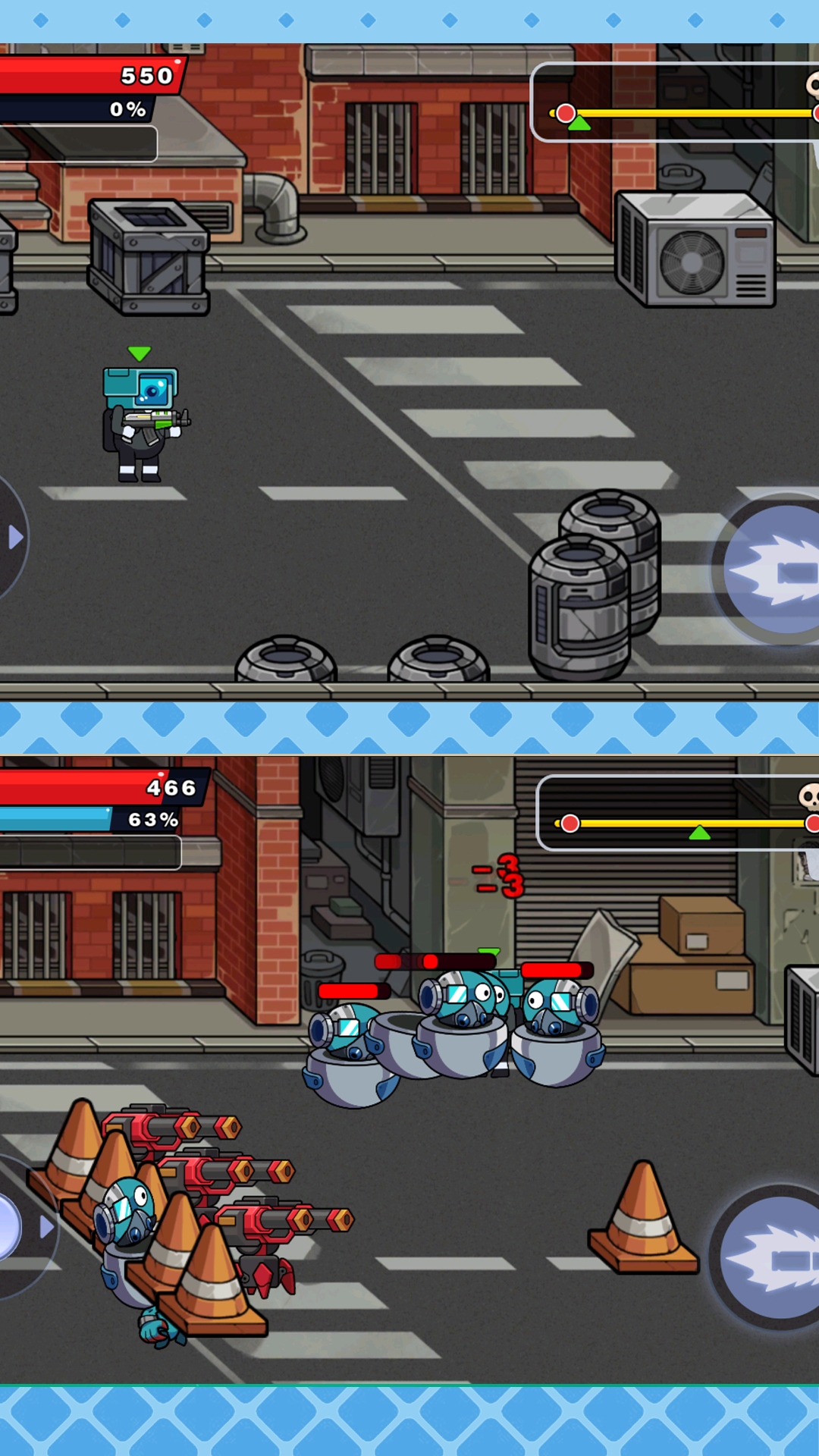
Task: Click the movement joystick in the 0% panel
Action: [x=11, y=538]
